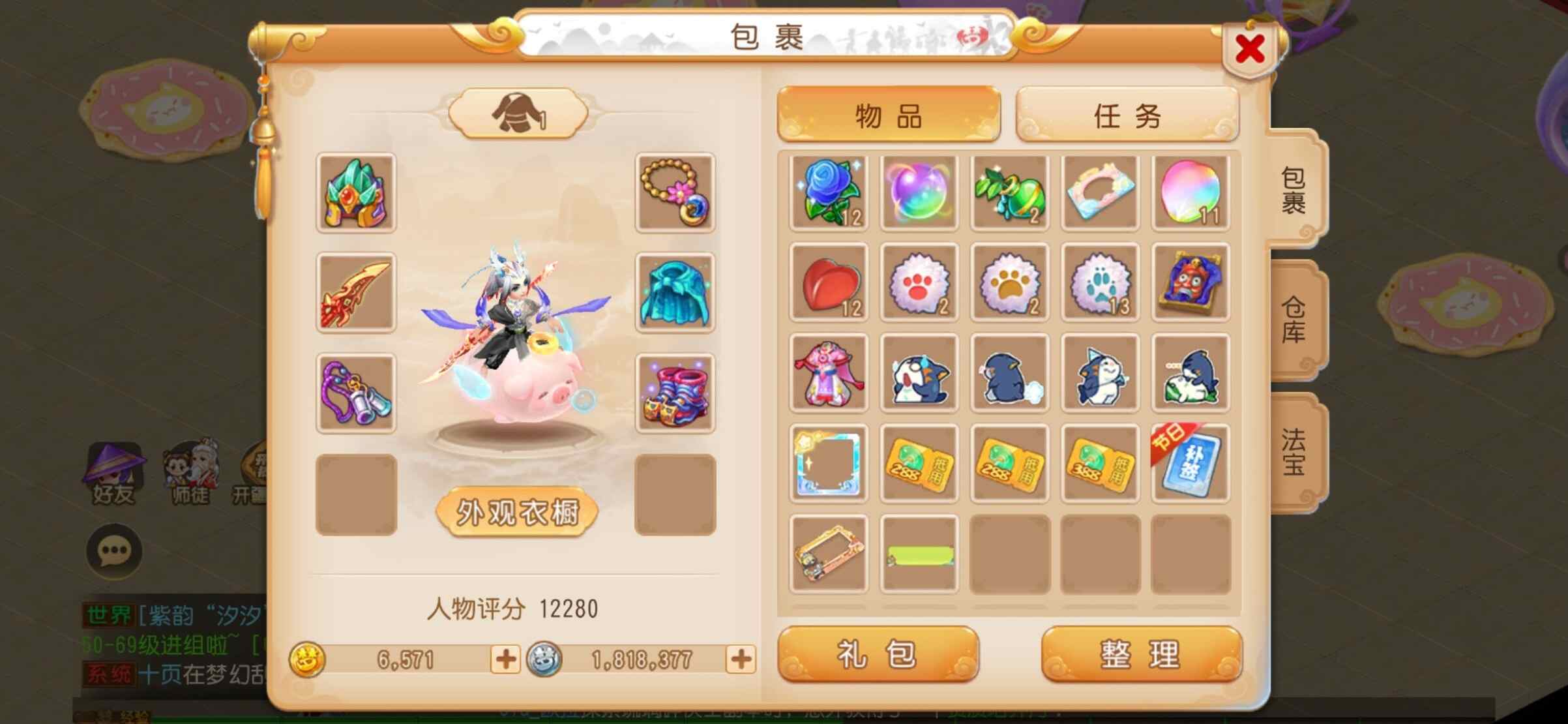Switch to the 任务 items tab
The width and height of the screenshot is (1568, 724).
pos(1127,115)
